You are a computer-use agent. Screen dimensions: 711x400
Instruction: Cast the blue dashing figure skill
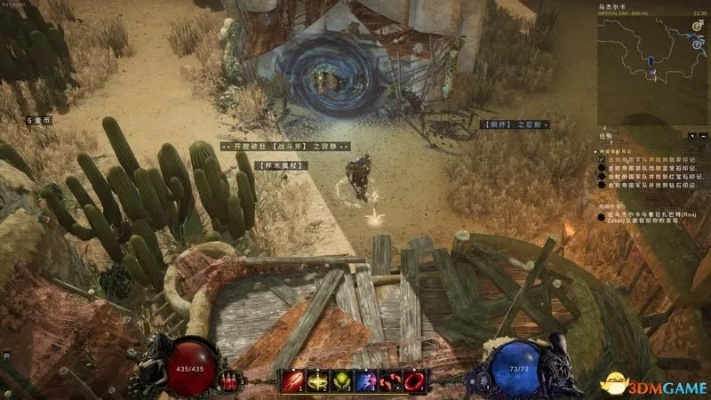366,381
